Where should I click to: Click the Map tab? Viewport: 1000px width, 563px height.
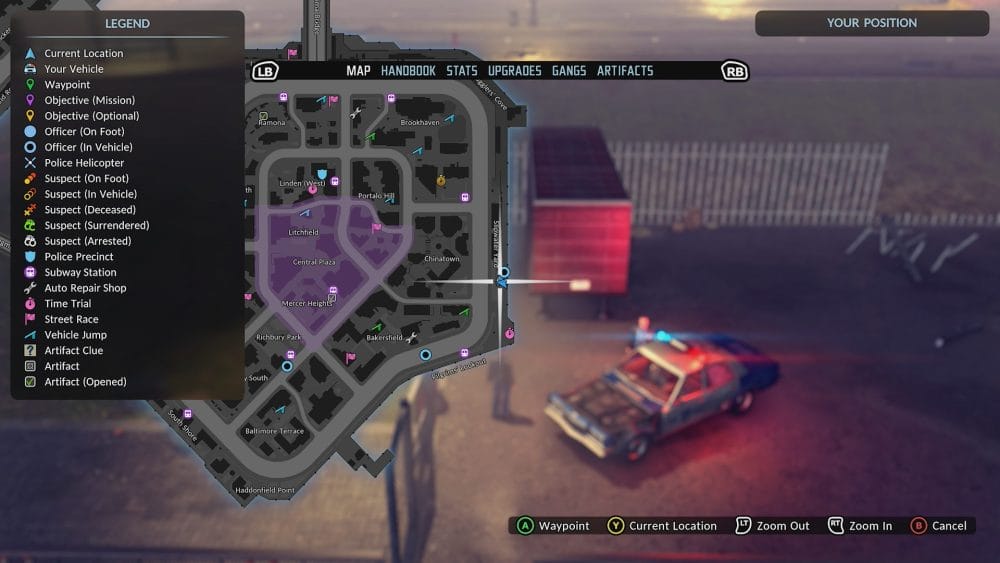[358, 71]
